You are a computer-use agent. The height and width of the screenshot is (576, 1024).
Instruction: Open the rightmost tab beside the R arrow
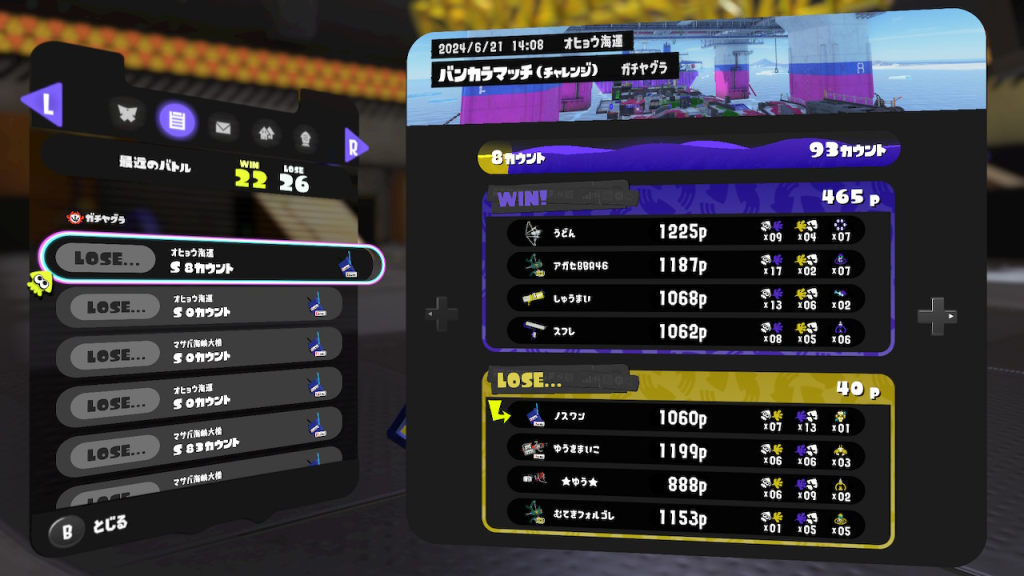305,134
